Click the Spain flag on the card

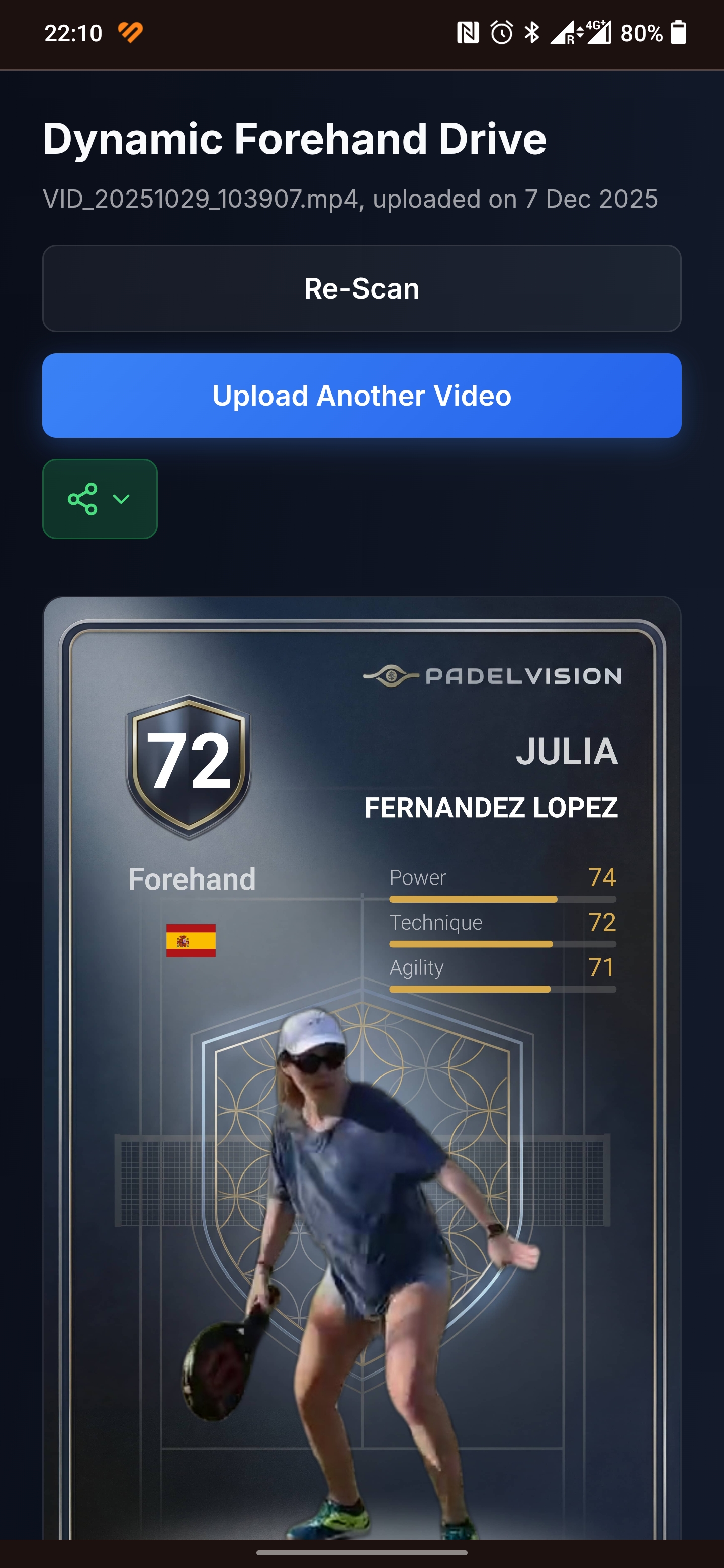point(192,940)
